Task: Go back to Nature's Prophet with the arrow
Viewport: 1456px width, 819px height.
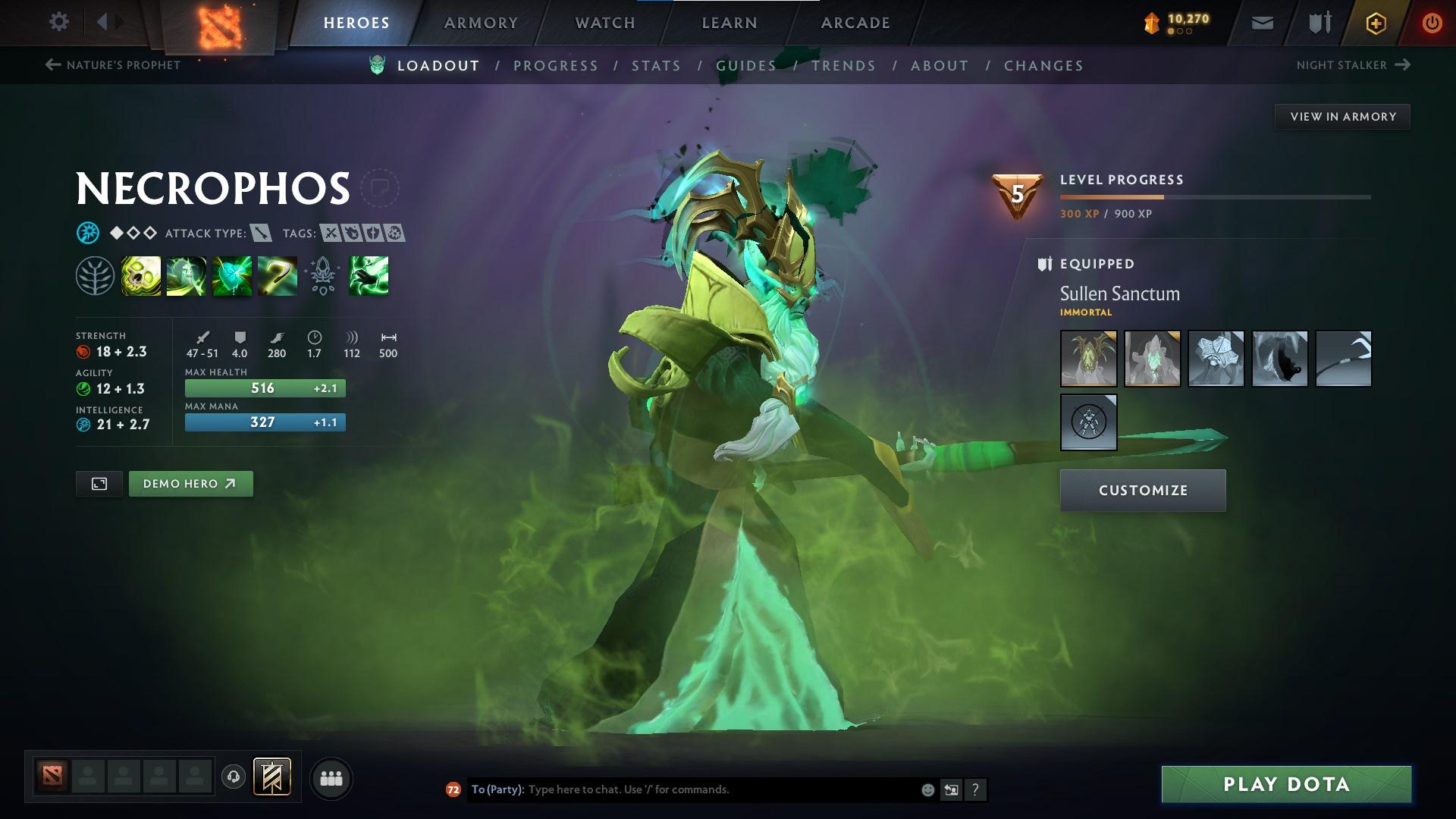Action: point(52,65)
